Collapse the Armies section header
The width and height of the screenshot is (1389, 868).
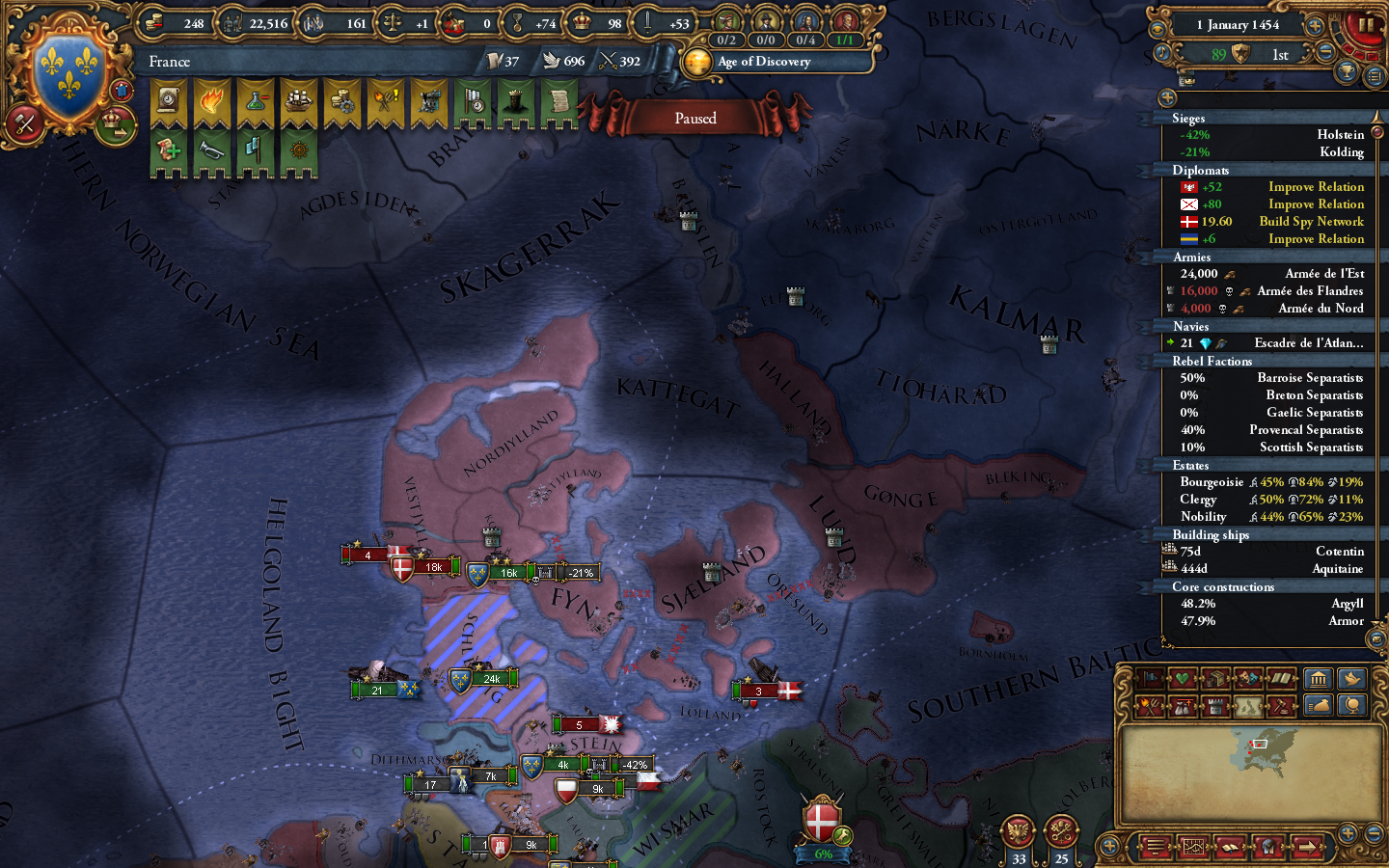click(1193, 258)
